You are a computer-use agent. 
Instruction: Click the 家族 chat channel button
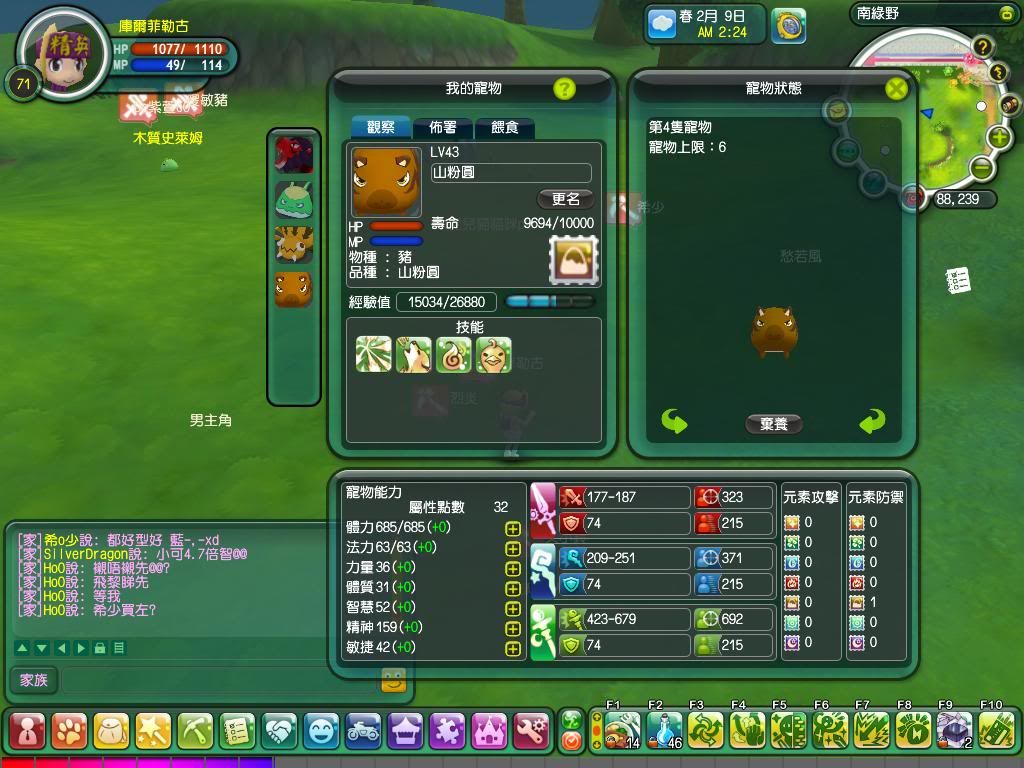coord(34,680)
